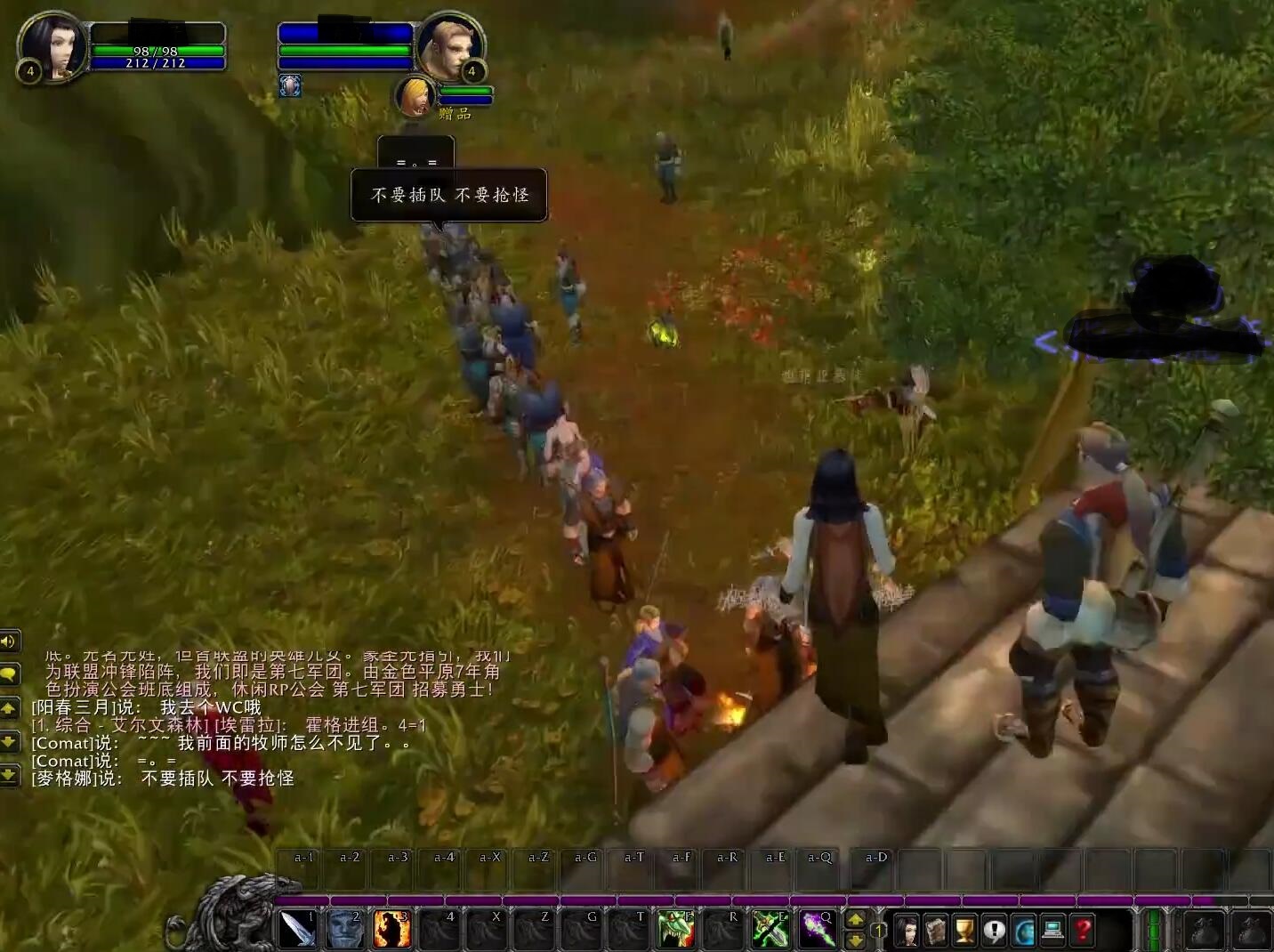Image resolution: width=1274 pixels, height=952 pixels.
Task: Open the red question mark help
Action: click(1083, 931)
